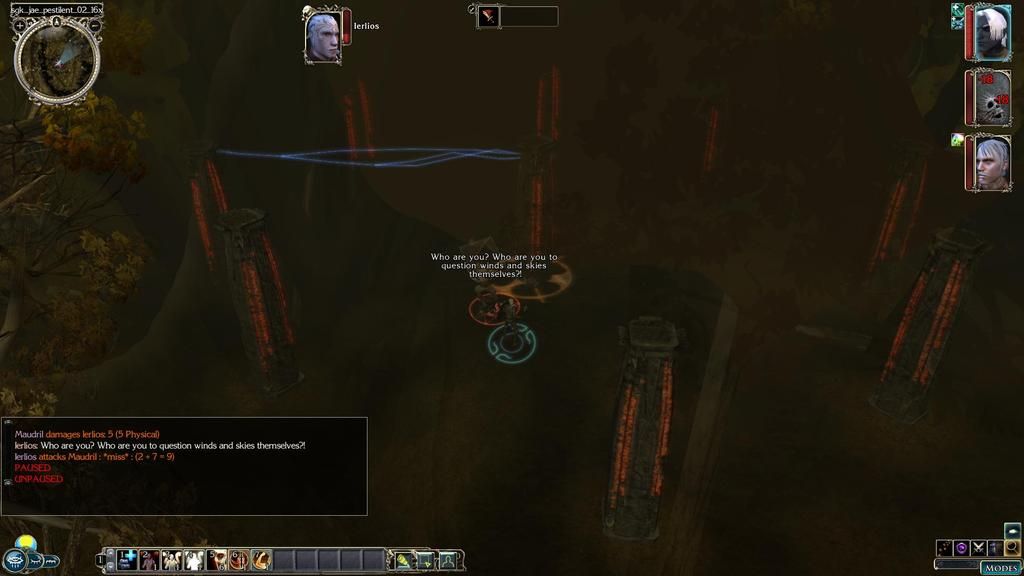The height and width of the screenshot is (576, 1024).
Task: Activate the crossed swords combat mode
Action: (978, 547)
